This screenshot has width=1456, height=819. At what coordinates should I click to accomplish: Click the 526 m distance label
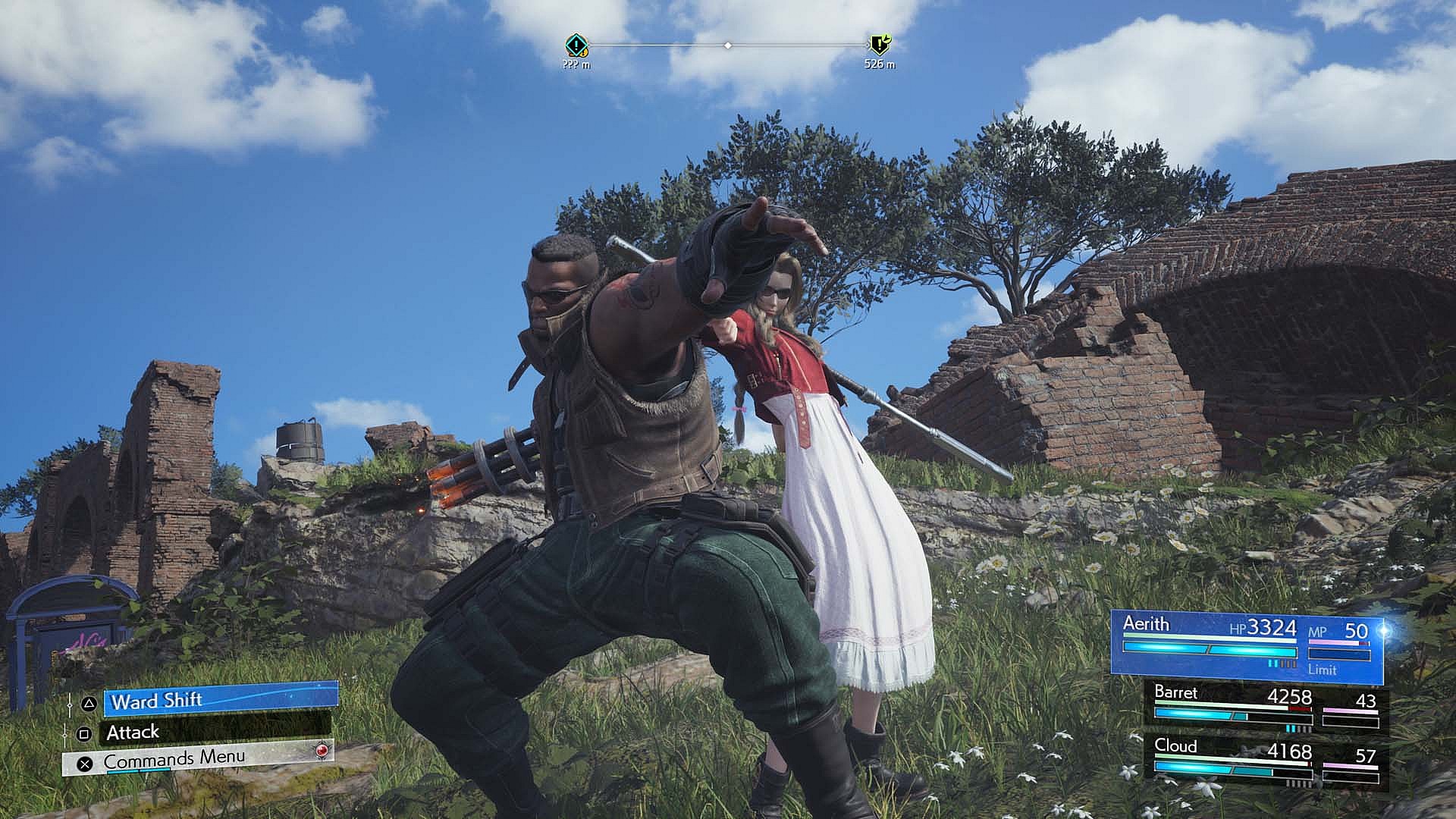click(x=878, y=66)
